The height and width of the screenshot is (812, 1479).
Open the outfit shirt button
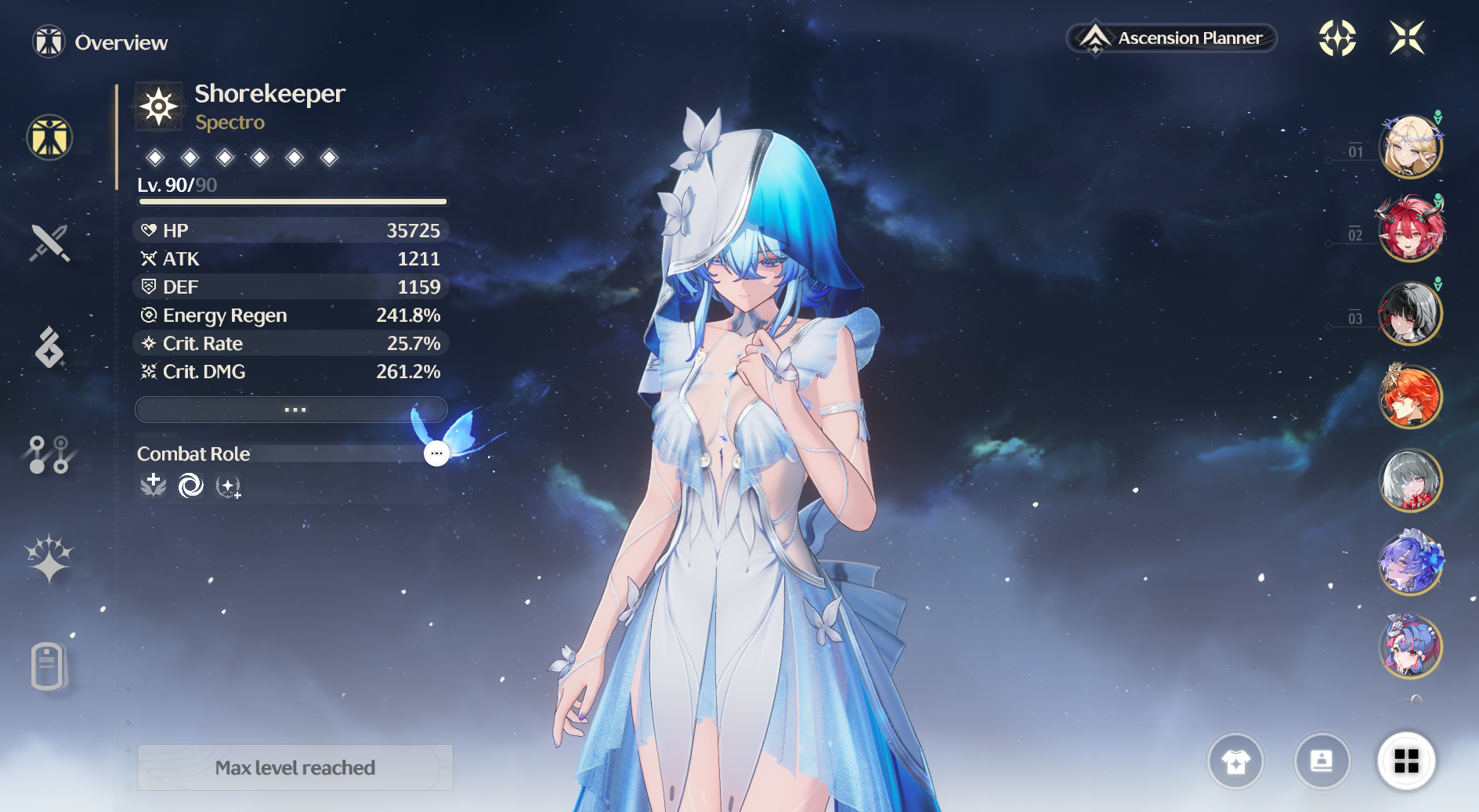point(1235,761)
